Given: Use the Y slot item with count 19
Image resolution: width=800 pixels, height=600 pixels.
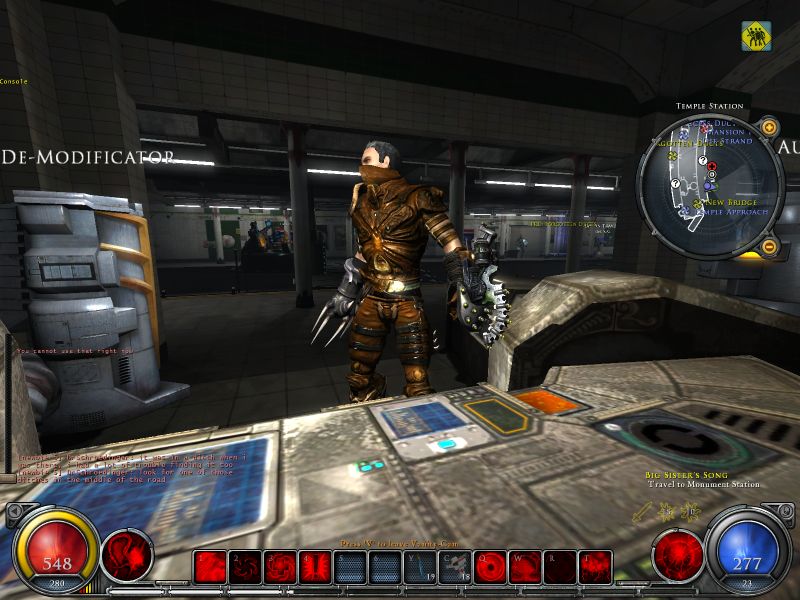Looking at the screenshot, I should [419, 567].
